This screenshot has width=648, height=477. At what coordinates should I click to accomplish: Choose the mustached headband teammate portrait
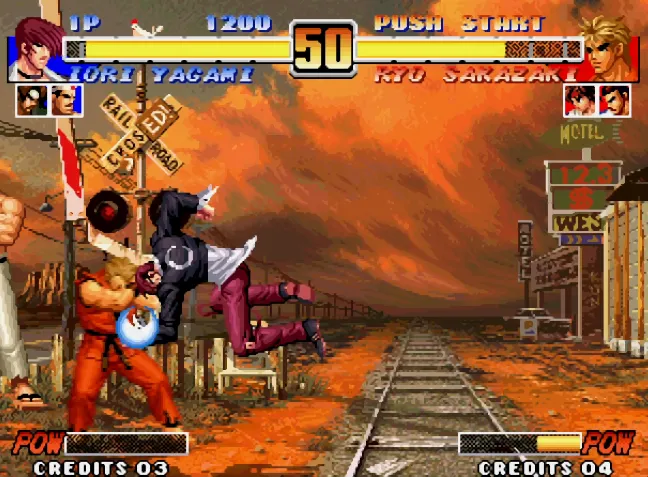(66, 101)
